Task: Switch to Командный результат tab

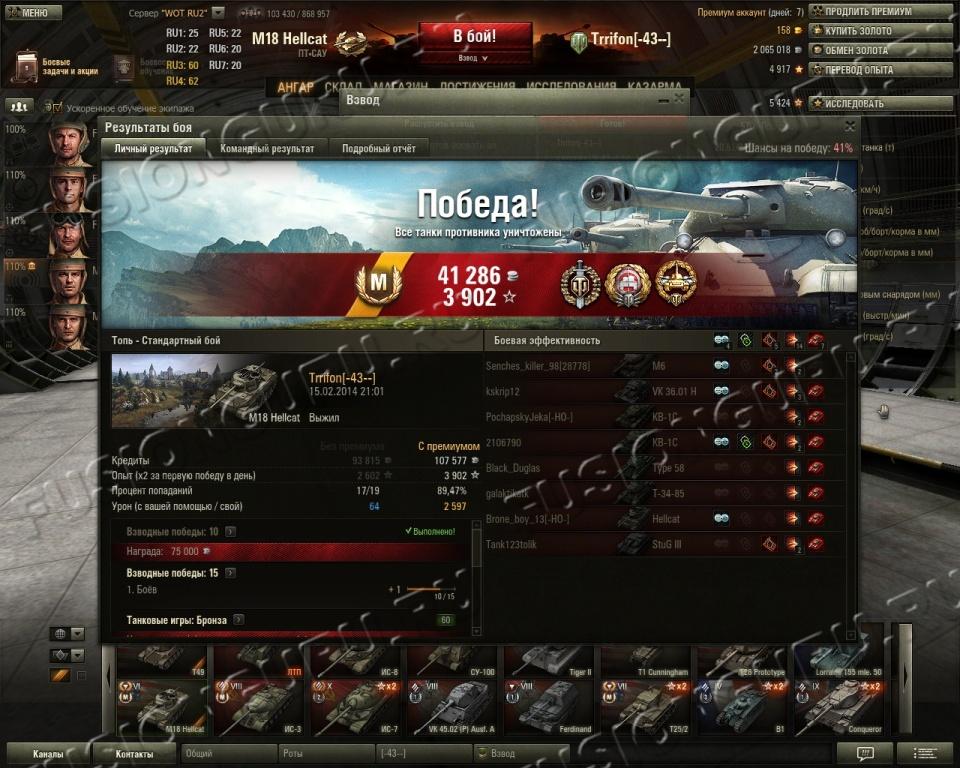Action: [x=269, y=149]
